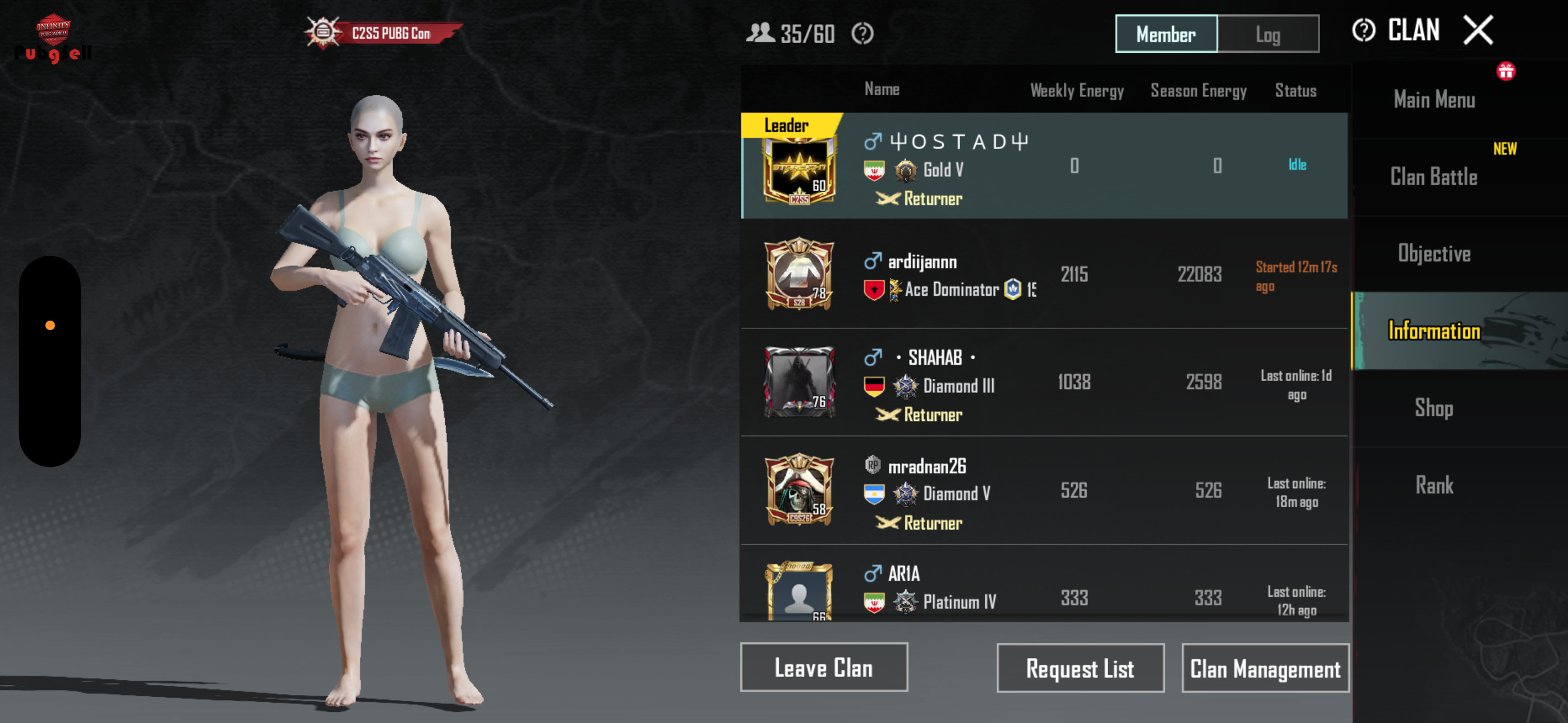Go to Main Menu in clan sidebar
This screenshot has height=723, width=1568.
(1434, 99)
